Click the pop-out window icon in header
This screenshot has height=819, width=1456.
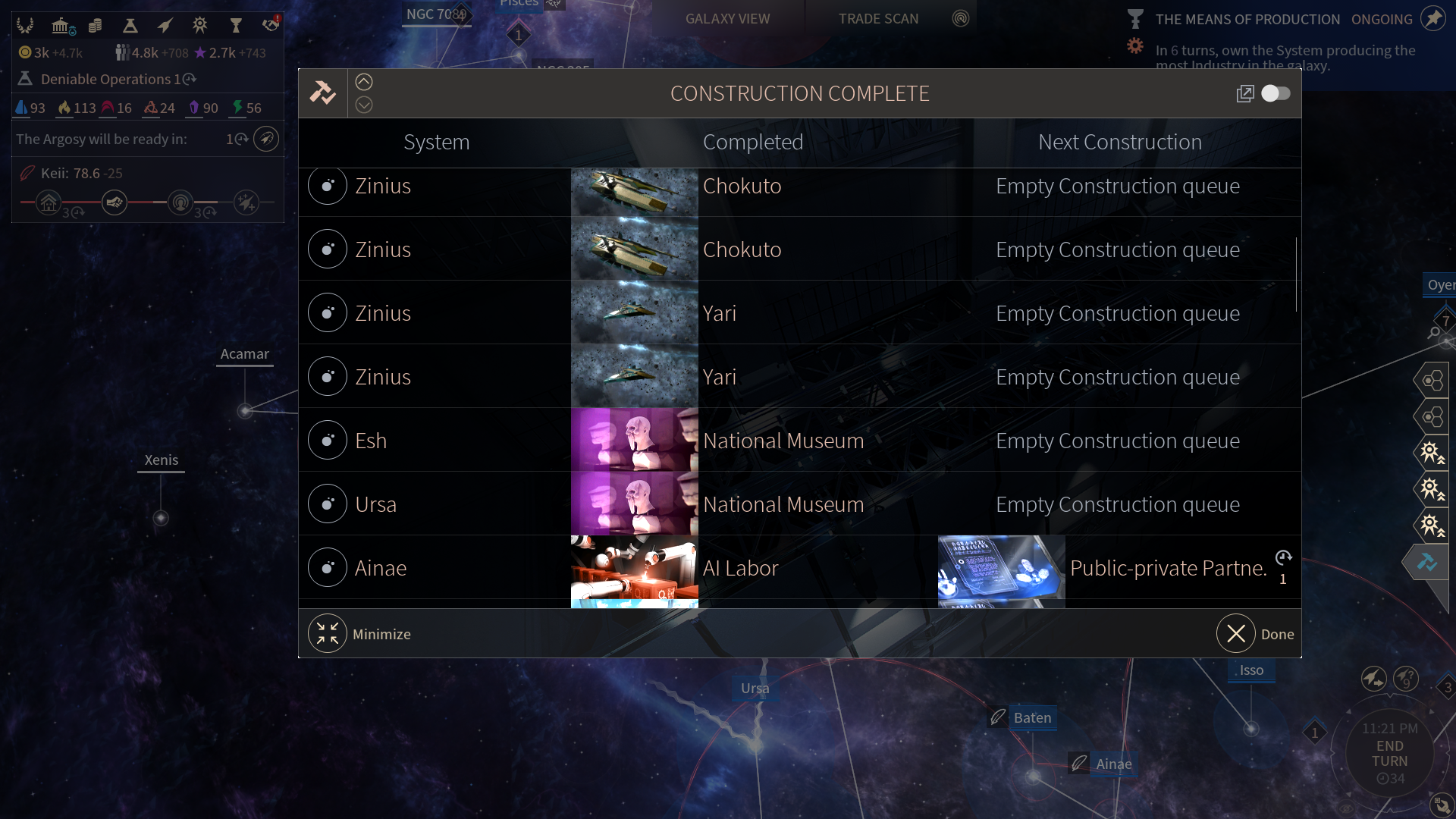tap(1244, 93)
